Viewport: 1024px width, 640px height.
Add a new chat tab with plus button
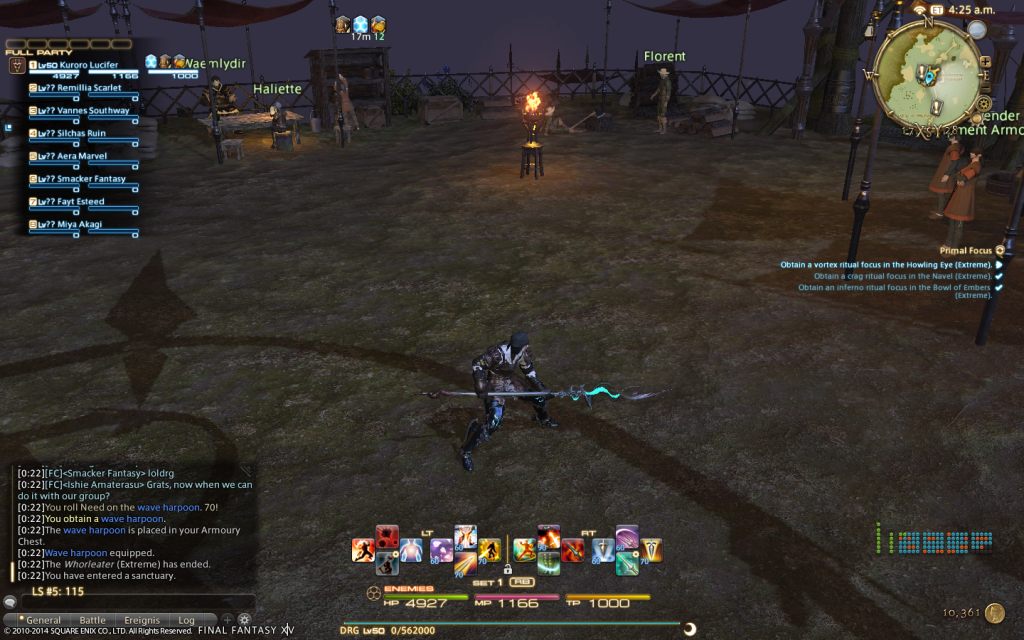(x=227, y=620)
